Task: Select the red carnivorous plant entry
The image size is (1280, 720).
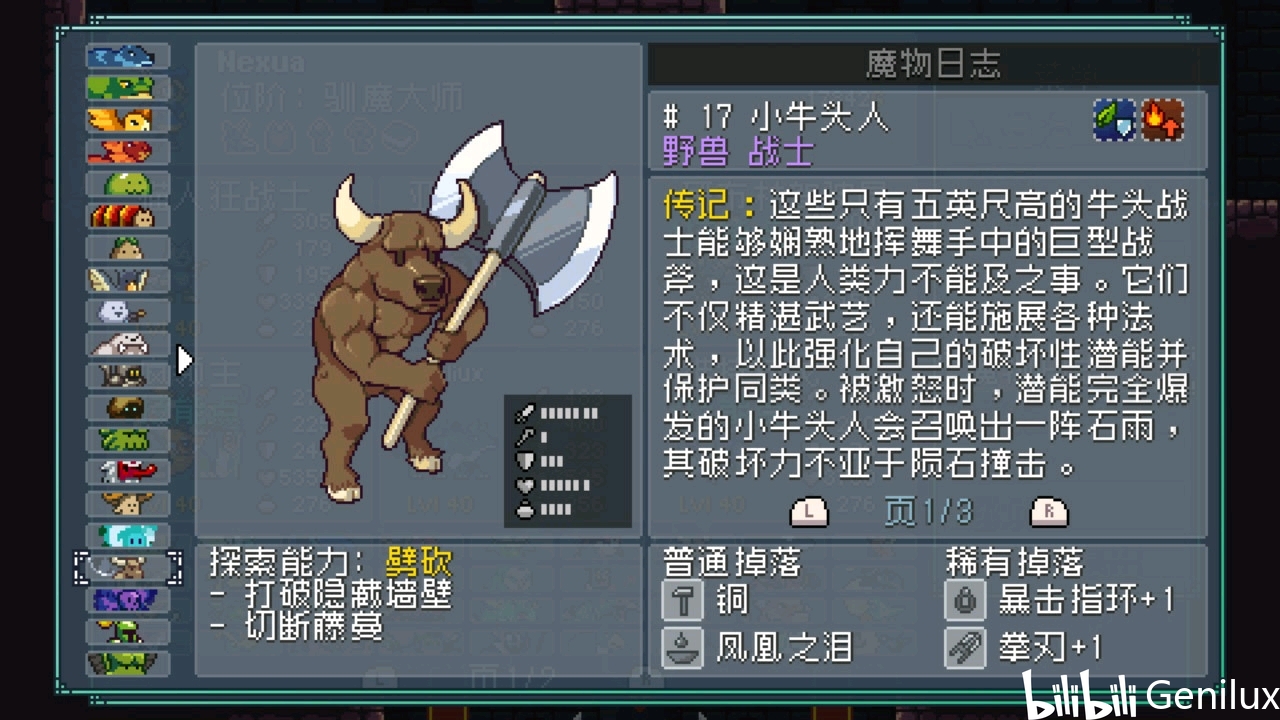Action: pos(127,470)
